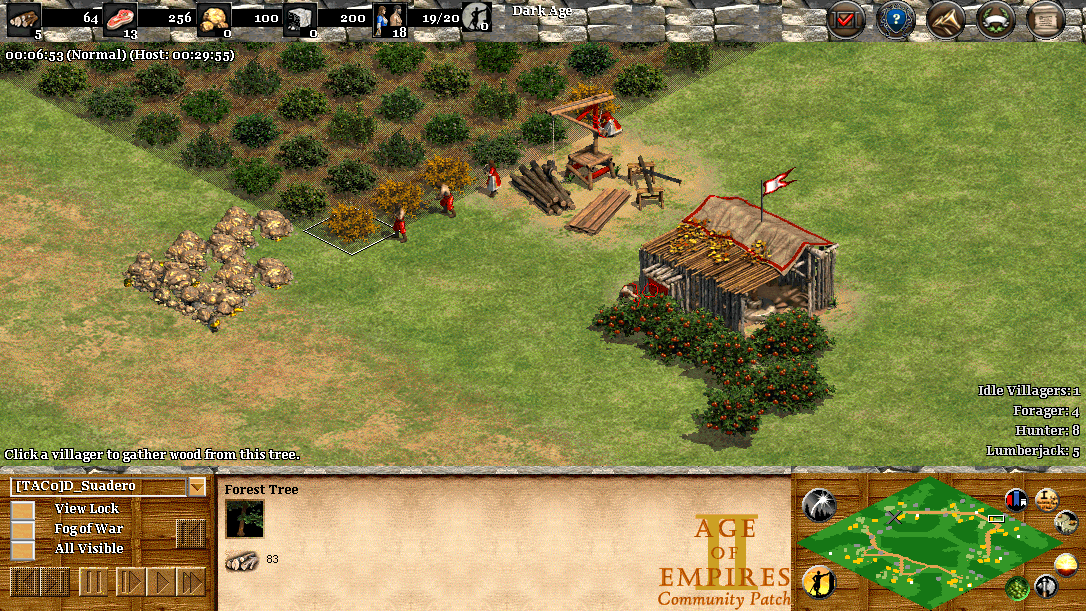
Task: Select the Forest Tree portrait icon
Action: point(244,520)
